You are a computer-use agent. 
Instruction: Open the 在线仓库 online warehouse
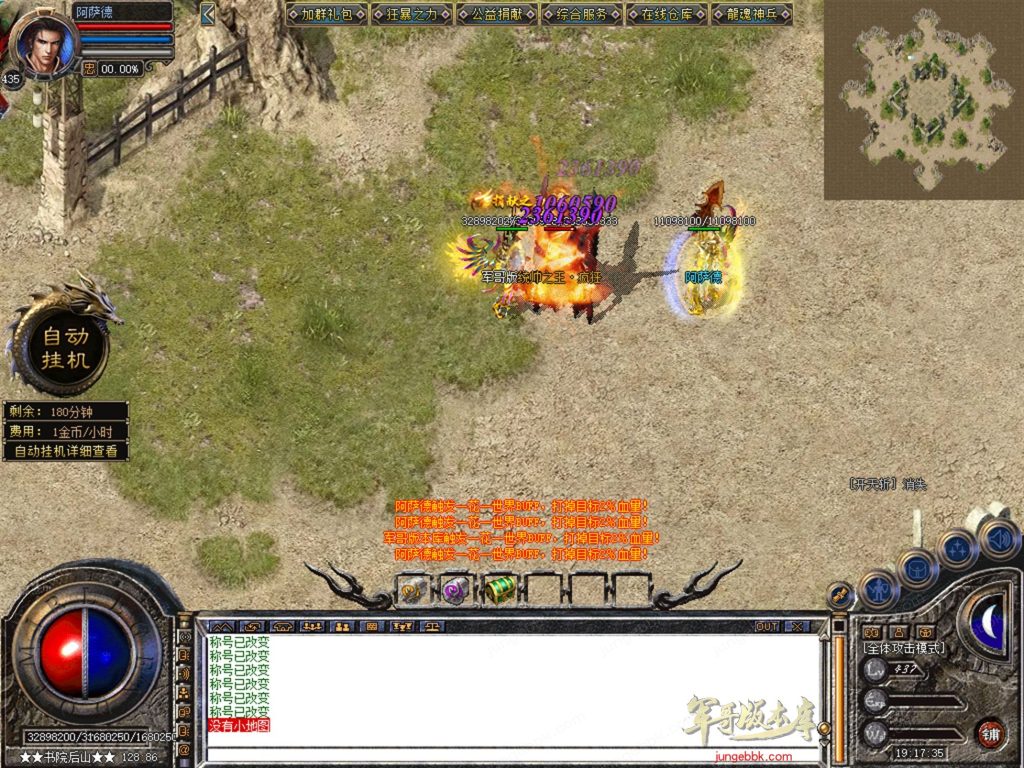pos(667,14)
